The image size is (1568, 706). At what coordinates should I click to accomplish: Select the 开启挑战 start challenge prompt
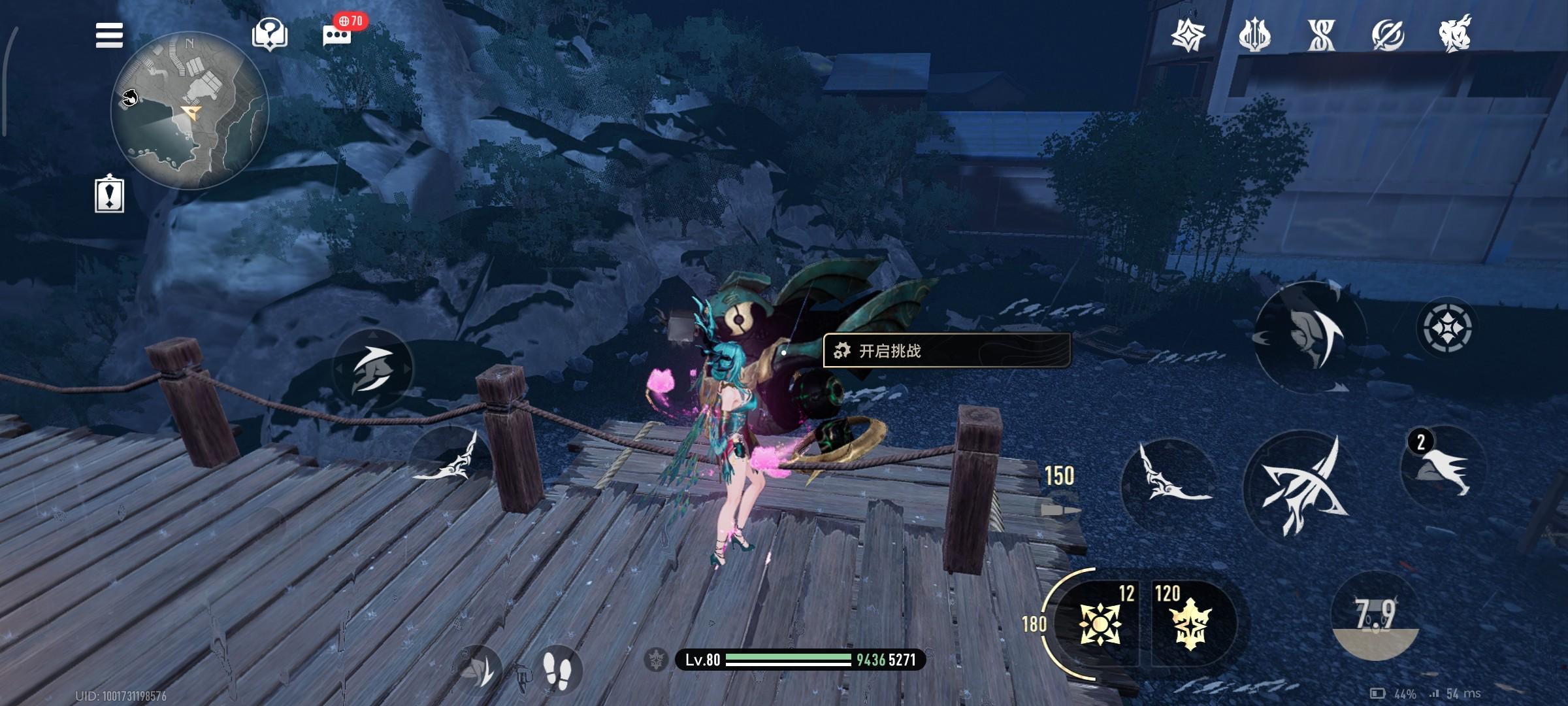click(x=946, y=351)
